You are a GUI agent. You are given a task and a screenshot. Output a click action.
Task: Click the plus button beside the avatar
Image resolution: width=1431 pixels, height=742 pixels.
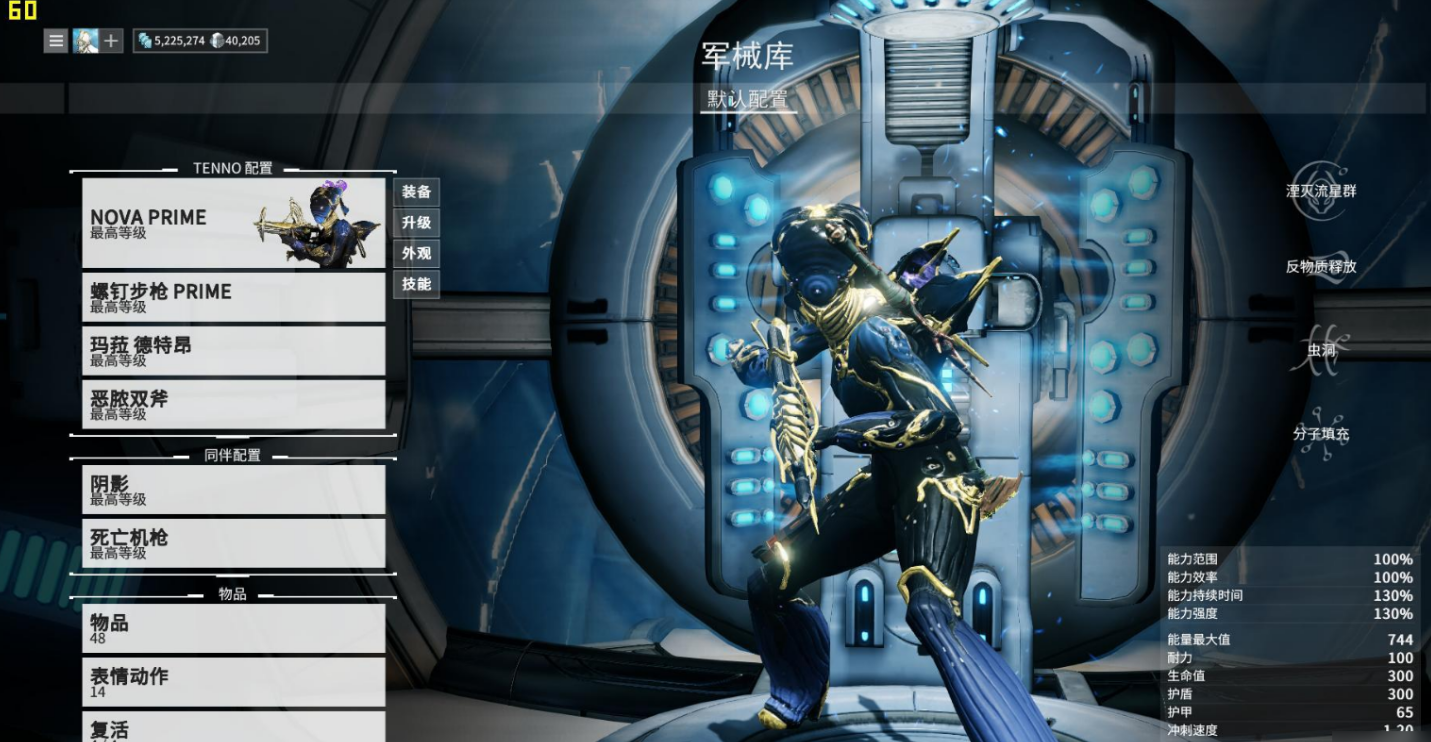(111, 41)
